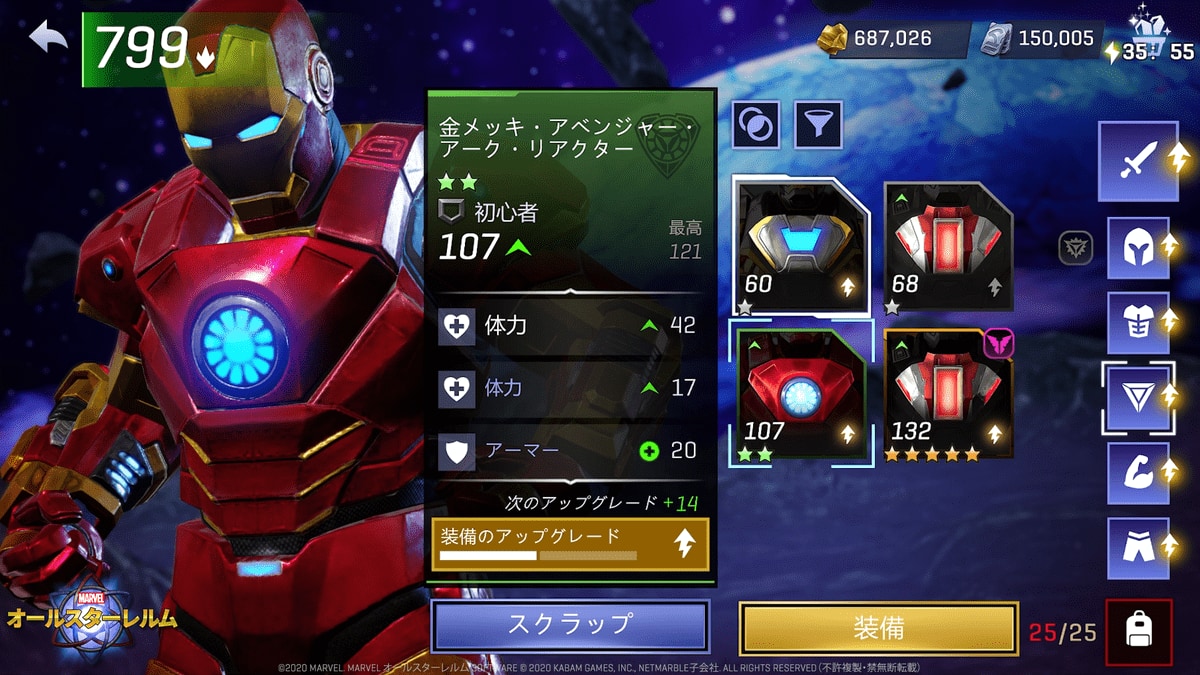Image resolution: width=1200 pixels, height=675 pixels.
Task: Switch to the triangle reactor category
Action: 1139,398
